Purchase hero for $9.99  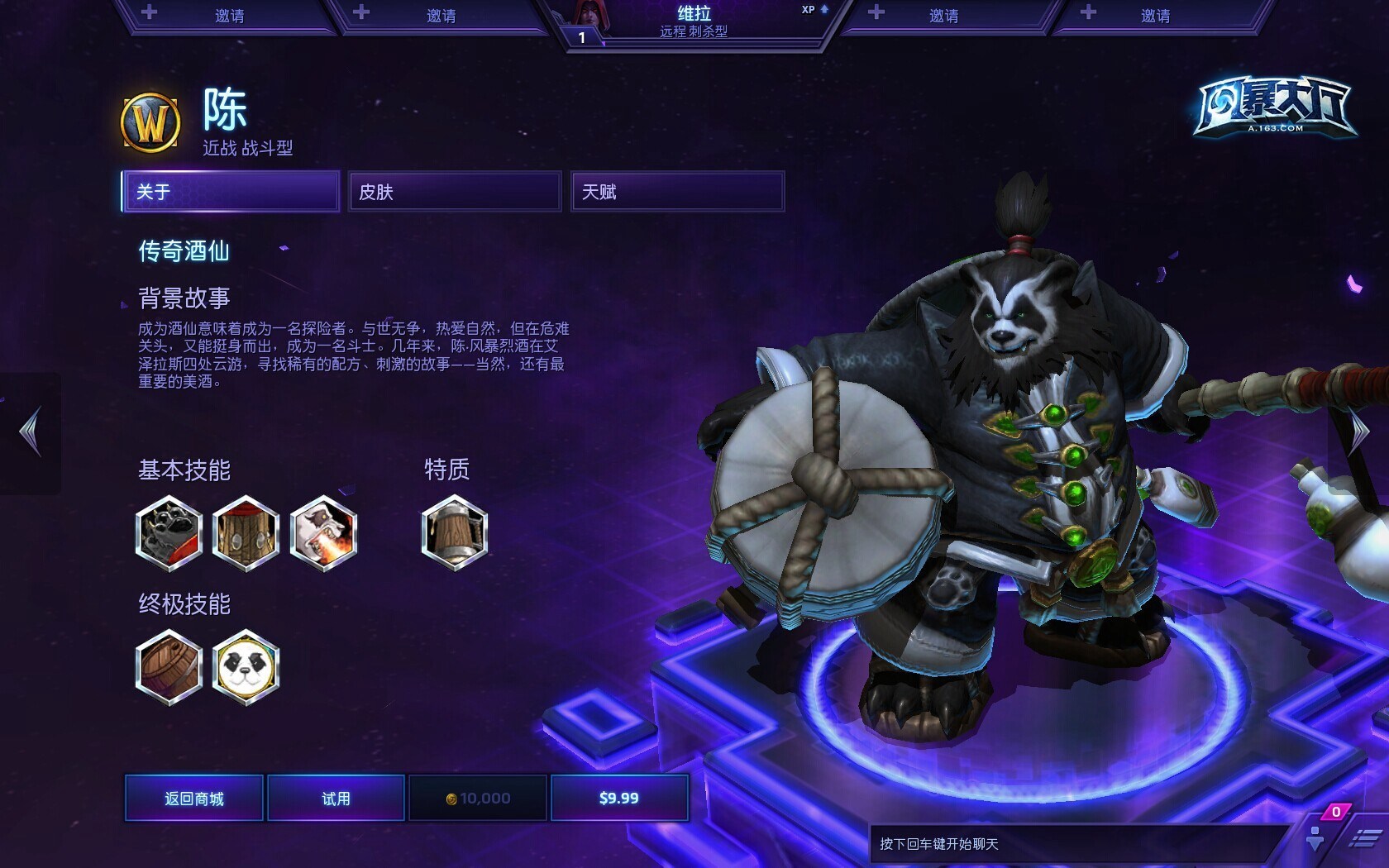point(619,798)
